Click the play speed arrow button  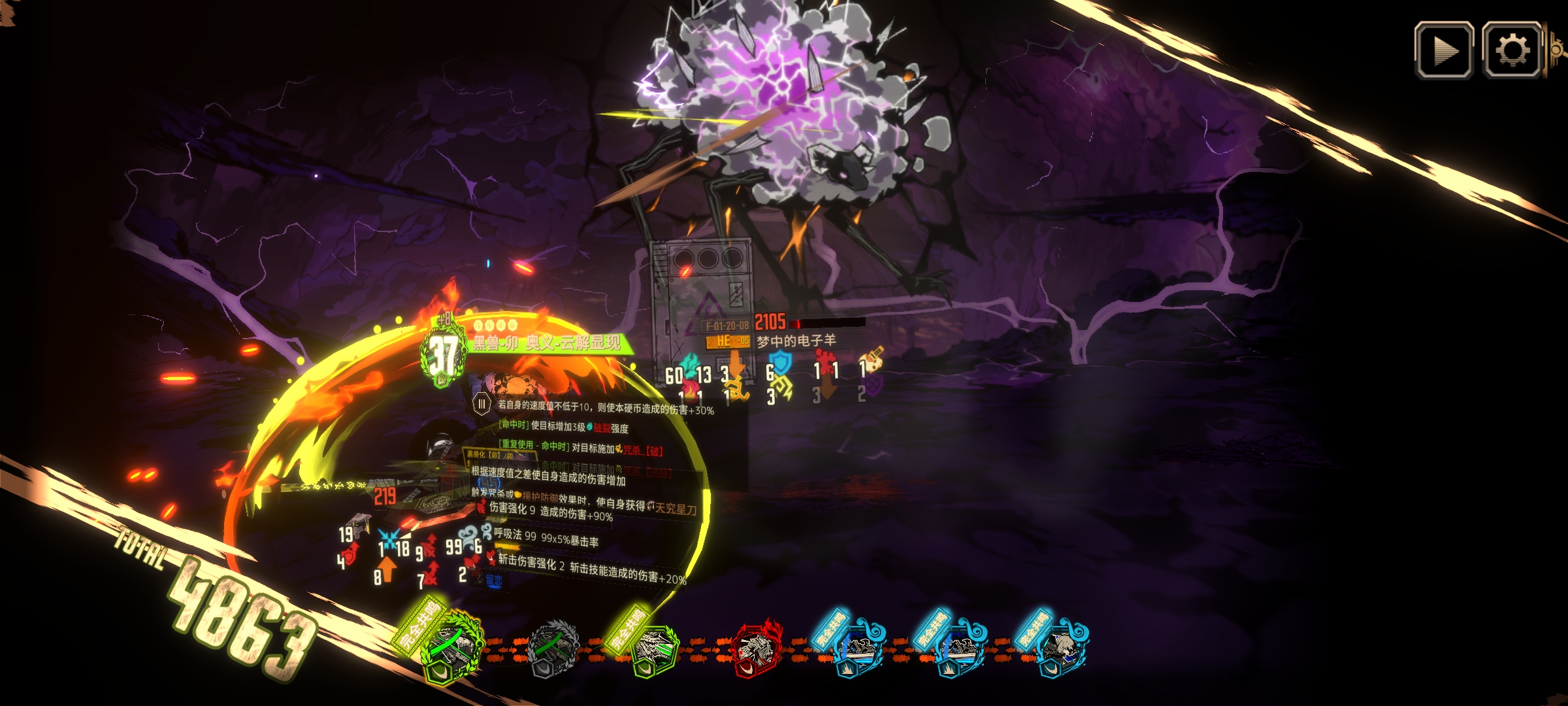1444,50
